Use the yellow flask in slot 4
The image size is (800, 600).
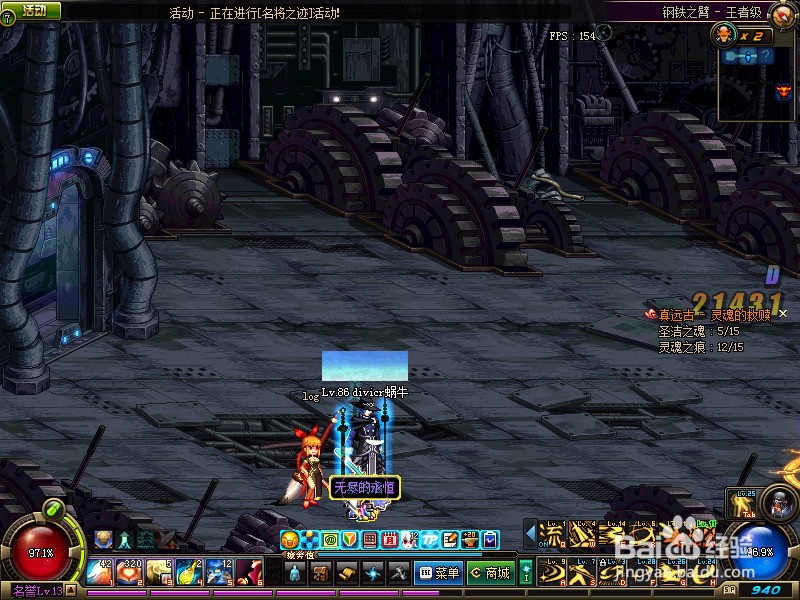click(190, 572)
